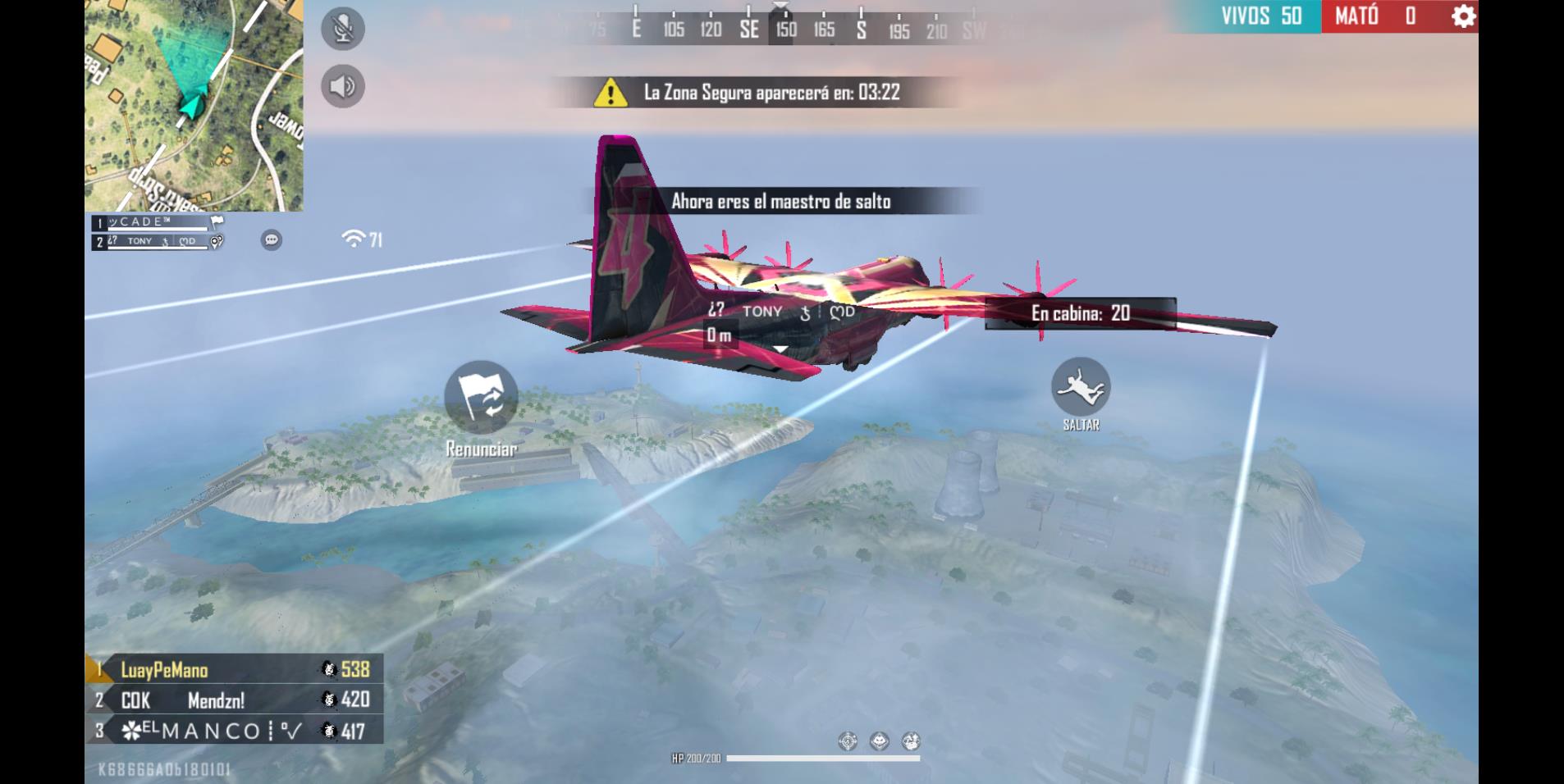Screen dimensions: 1564x784
Task: Give up jump master with Renunciar
Action: coord(481,398)
